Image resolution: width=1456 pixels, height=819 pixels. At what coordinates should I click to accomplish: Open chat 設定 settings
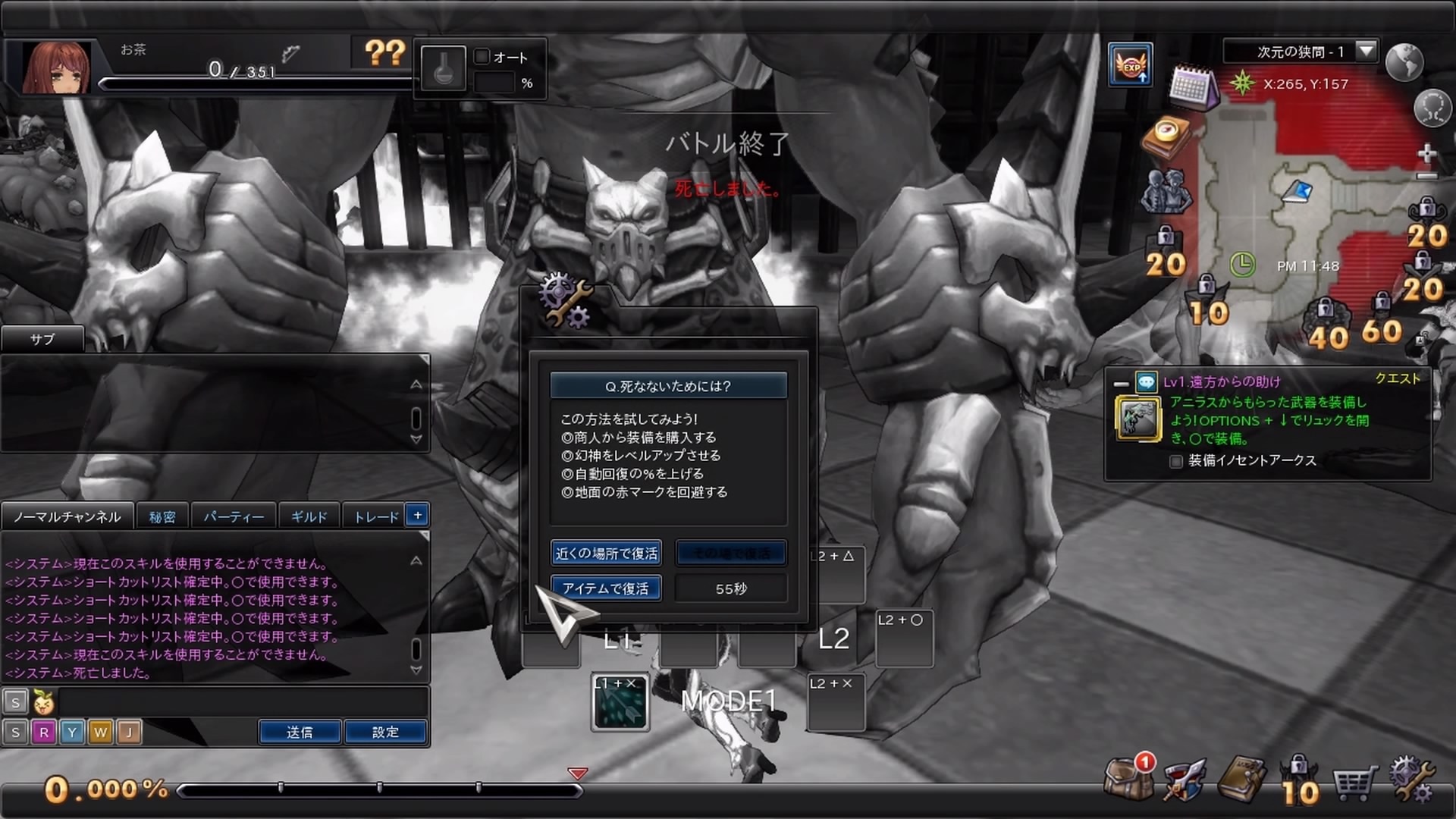point(385,733)
